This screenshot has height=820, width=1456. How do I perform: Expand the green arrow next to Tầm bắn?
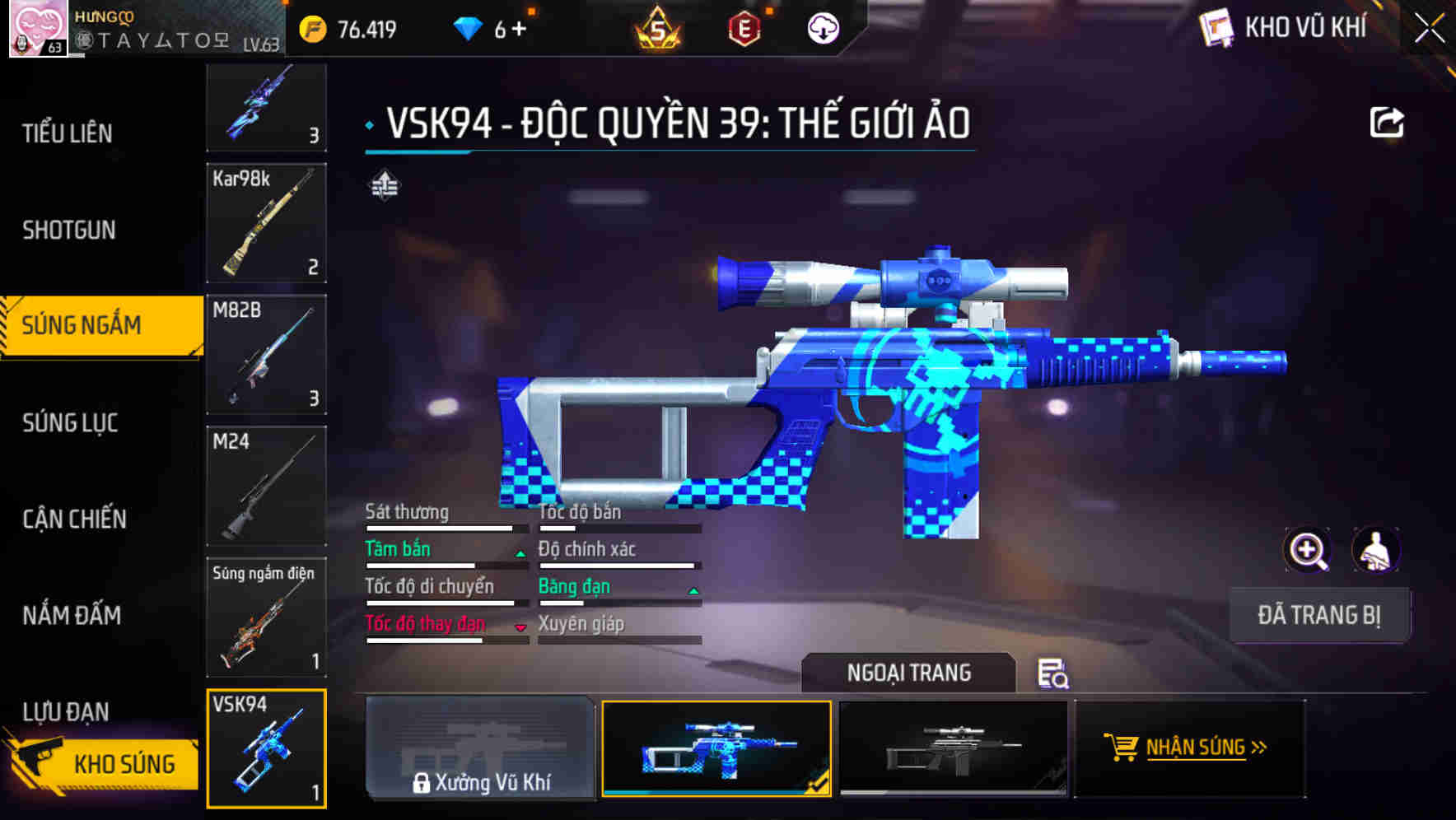click(520, 554)
